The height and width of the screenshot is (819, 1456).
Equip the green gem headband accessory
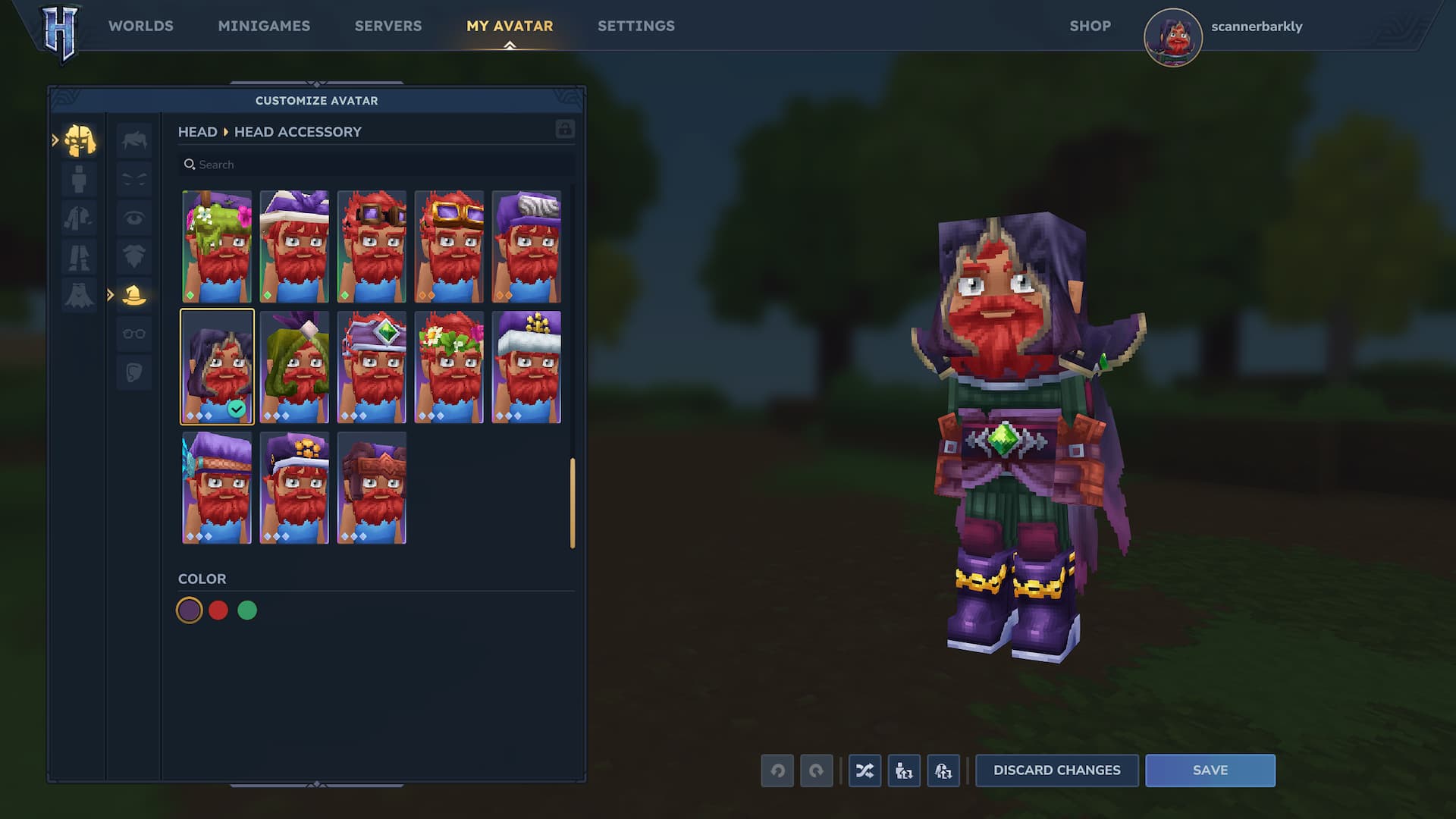click(x=372, y=367)
